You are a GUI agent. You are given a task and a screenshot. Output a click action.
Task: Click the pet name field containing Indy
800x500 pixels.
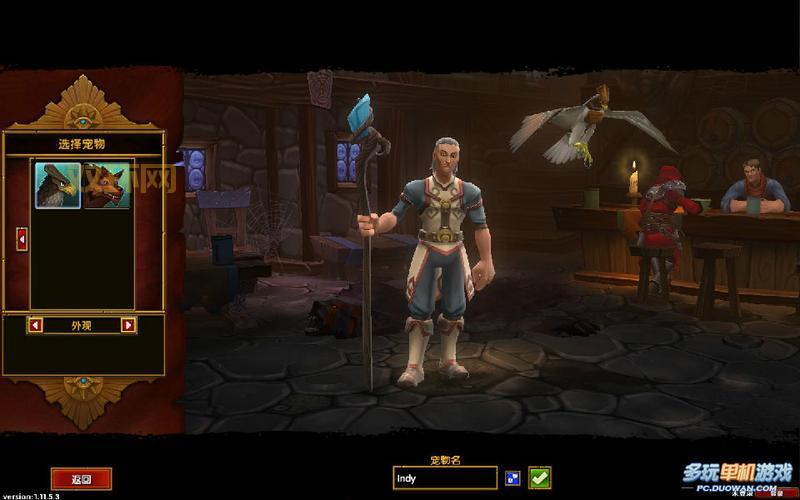pos(444,478)
